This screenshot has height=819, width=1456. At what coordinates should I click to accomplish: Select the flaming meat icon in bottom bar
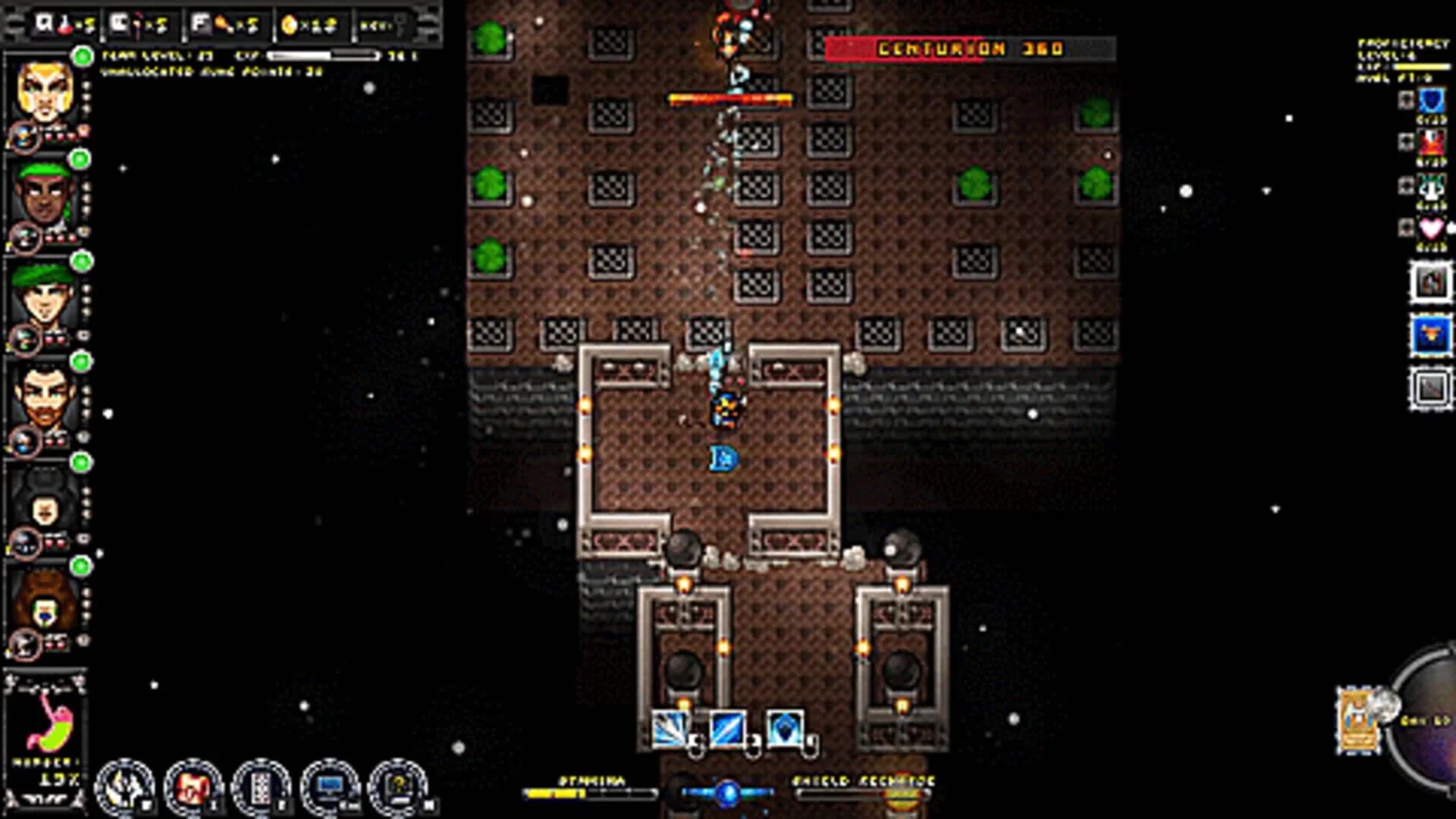tap(192, 787)
